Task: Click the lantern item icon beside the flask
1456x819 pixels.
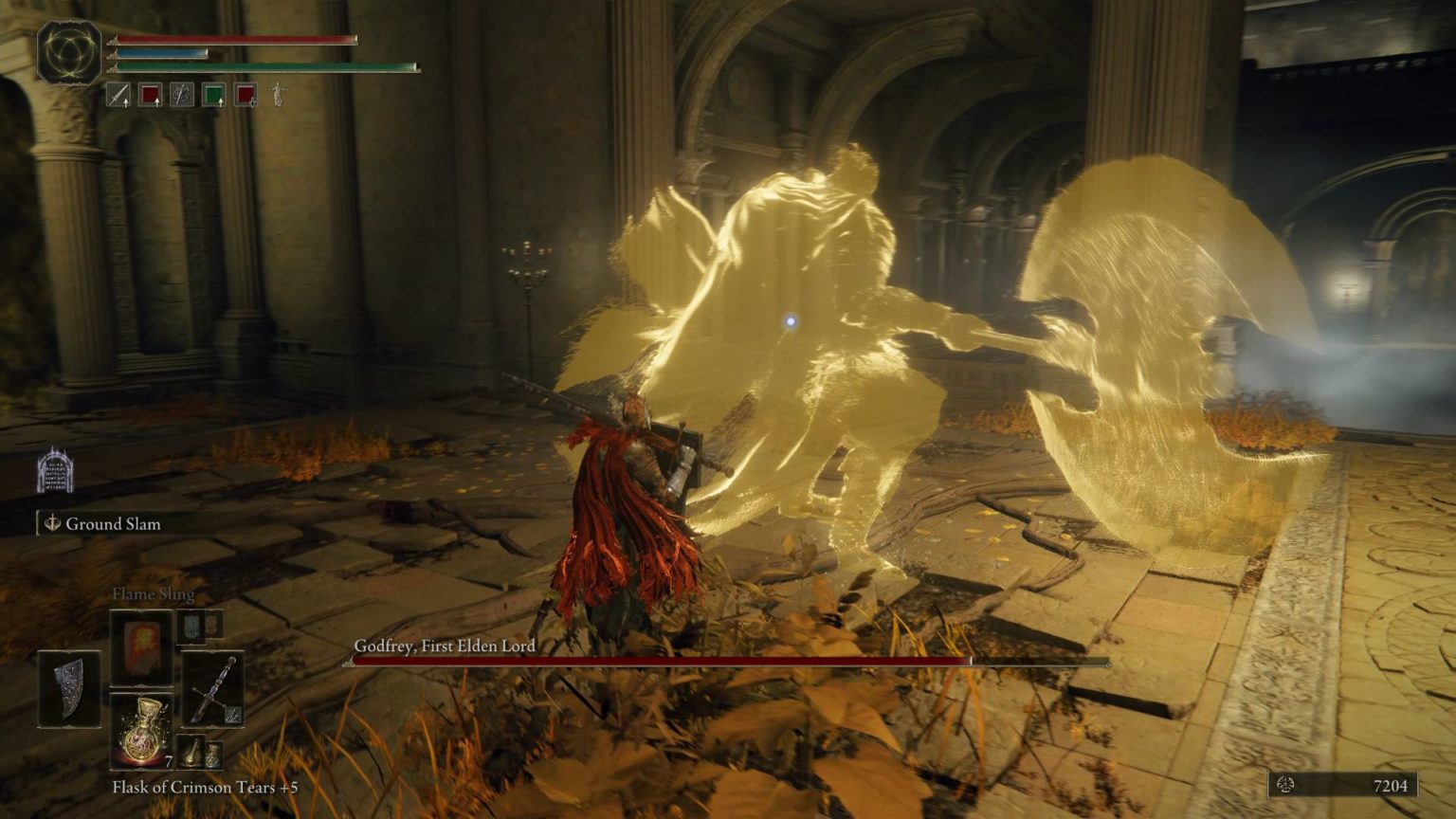Action: coord(191,754)
